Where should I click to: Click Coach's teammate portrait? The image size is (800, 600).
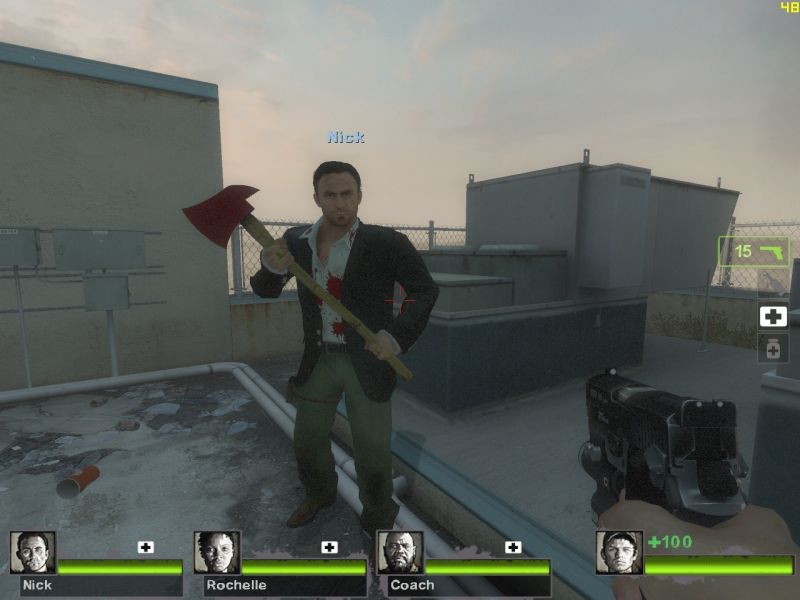pyautogui.click(x=401, y=553)
